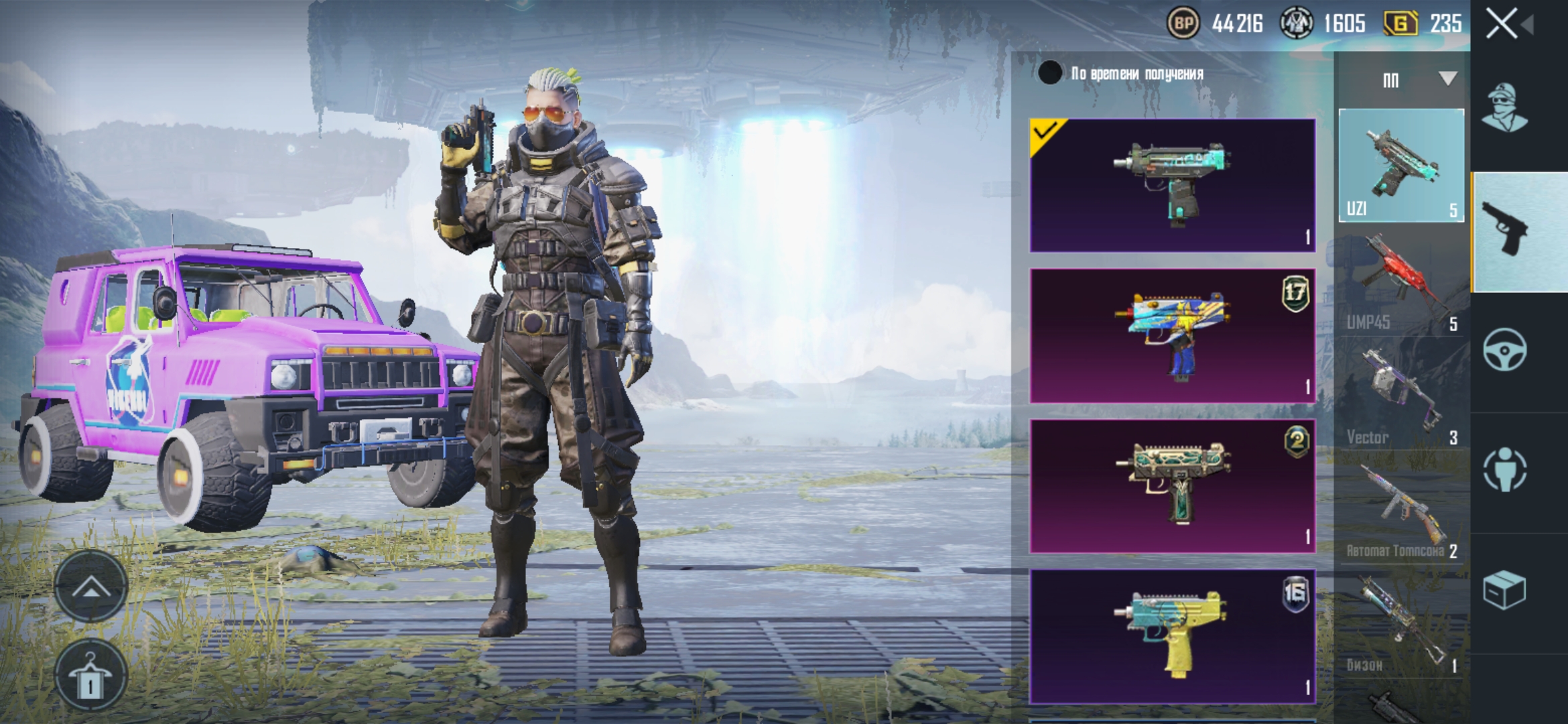Screen dimensions: 1568x724
Task: Open the pistol weapons tab
Action: pyautogui.click(x=1506, y=229)
